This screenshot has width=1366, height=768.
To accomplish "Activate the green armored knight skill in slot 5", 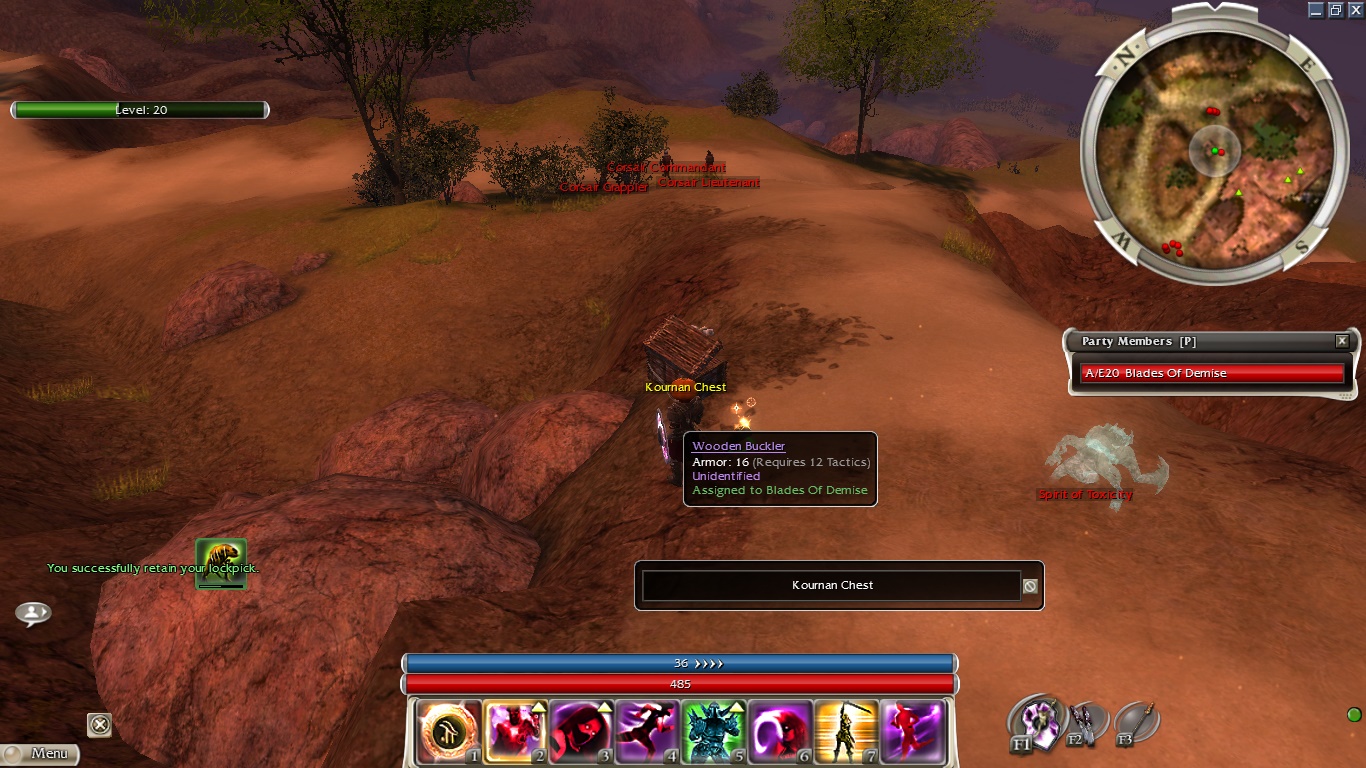I will (713, 731).
